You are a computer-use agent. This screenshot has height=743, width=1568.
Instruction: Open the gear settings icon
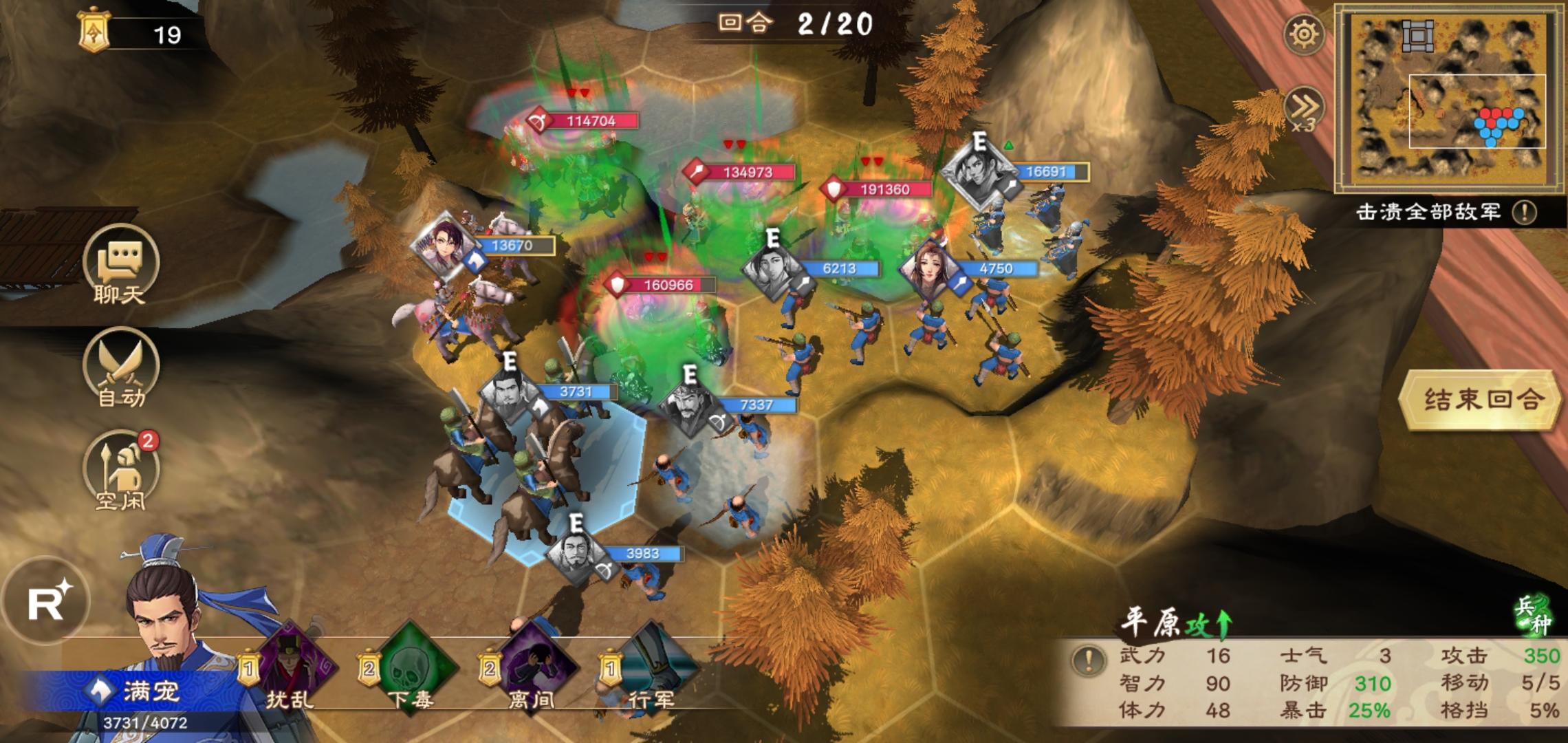[1304, 34]
